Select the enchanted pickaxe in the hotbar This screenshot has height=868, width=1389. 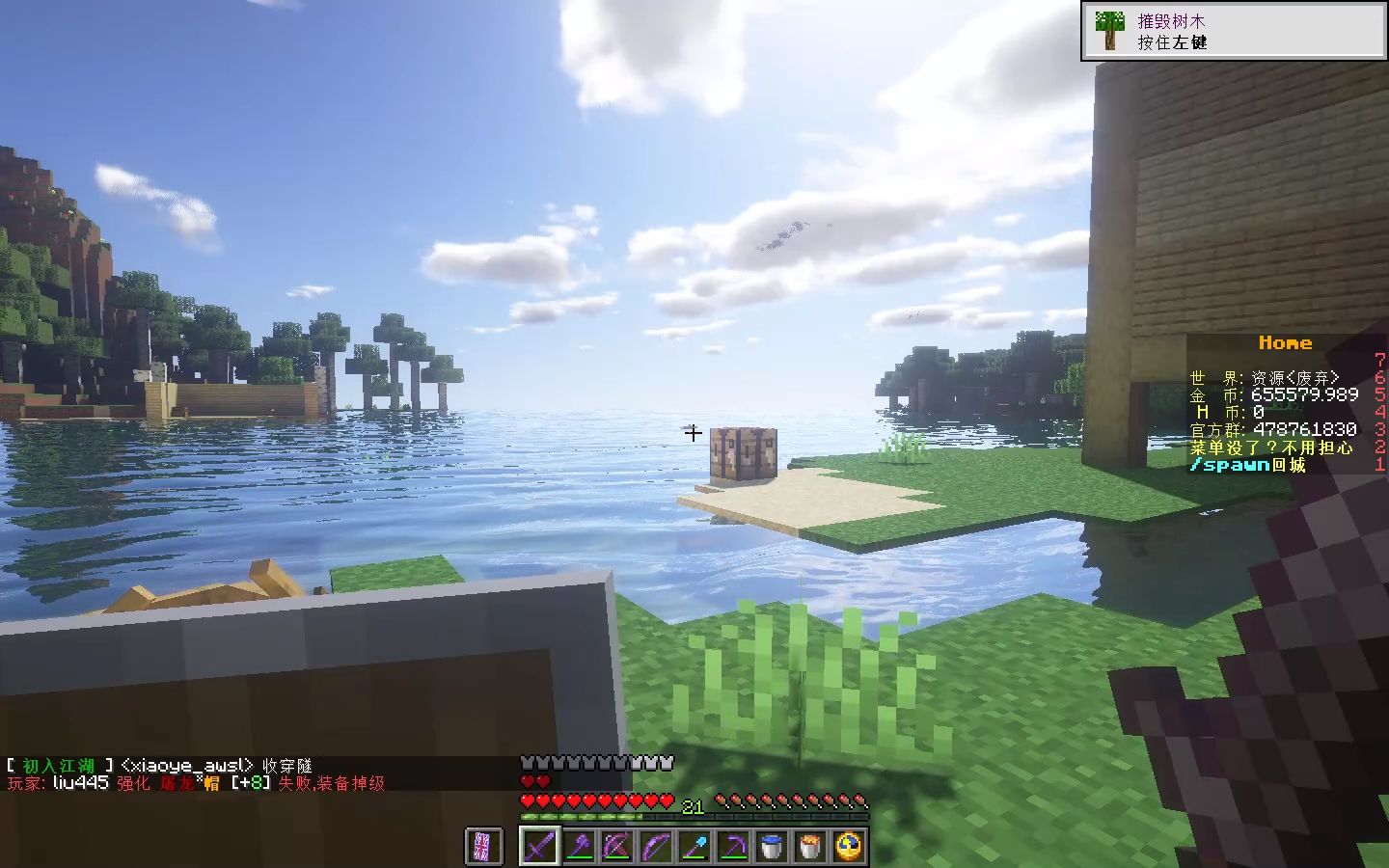pos(733,846)
